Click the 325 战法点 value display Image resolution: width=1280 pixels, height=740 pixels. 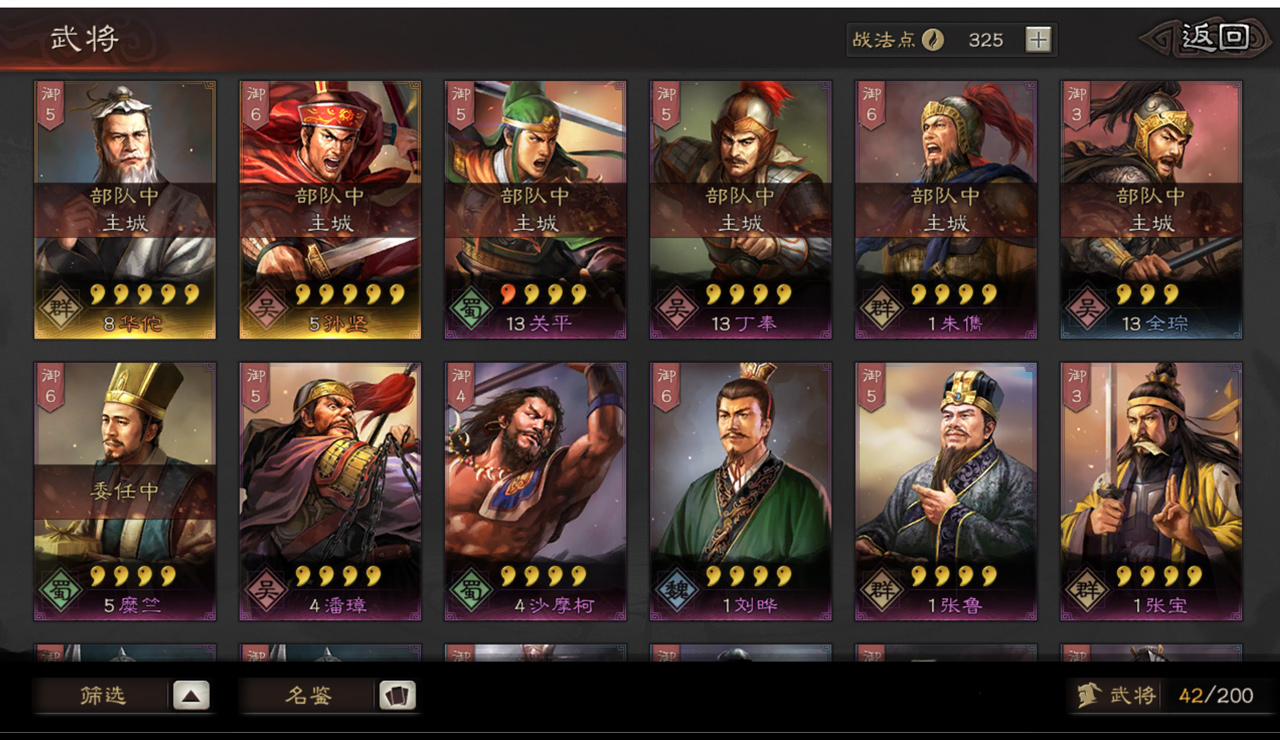[988, 40]
